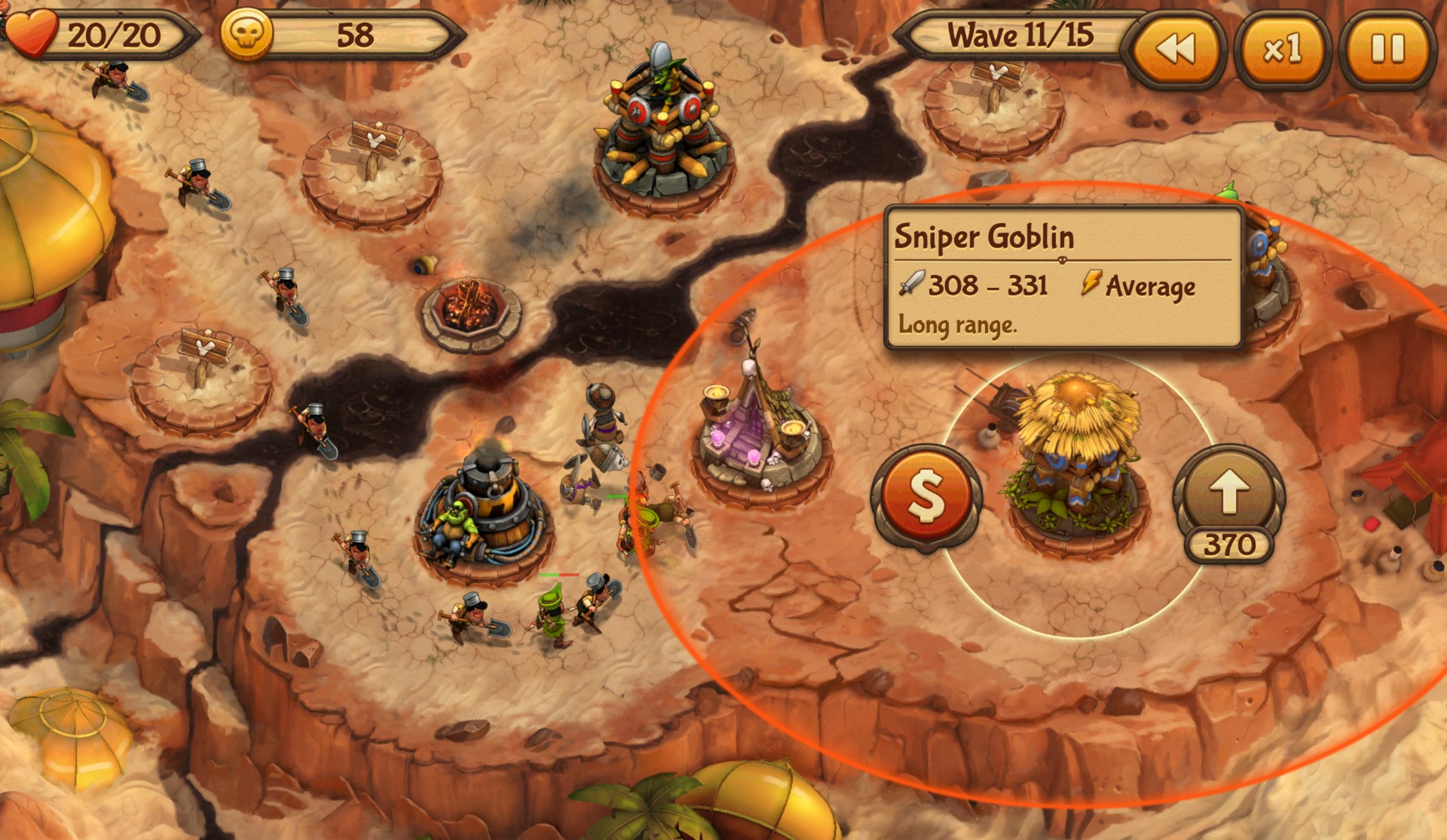This screenshot has width=1447, height=840.
Task: Sell the selected tower with dollar button
Action: (926, 497)
